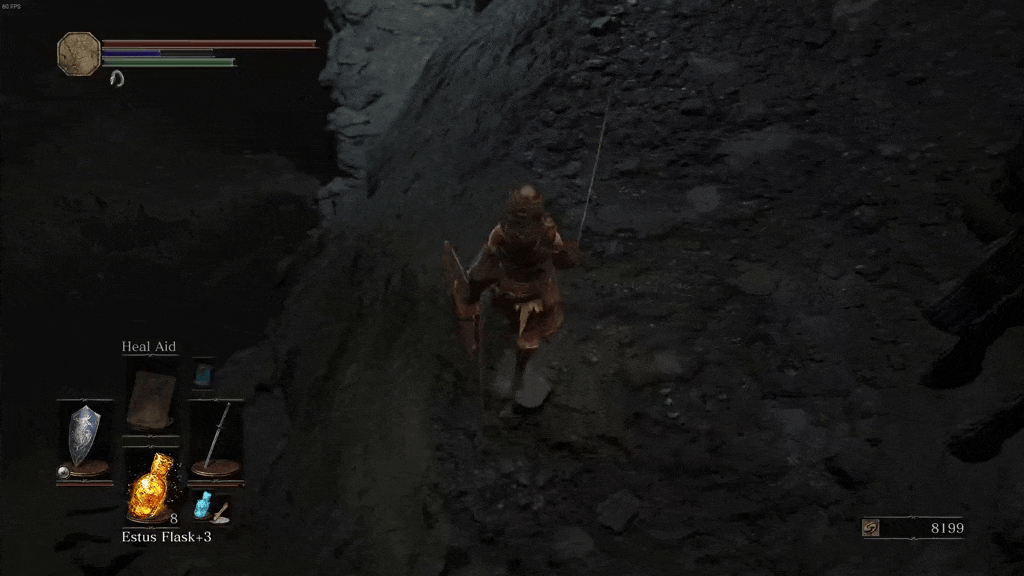
Task: Choose the right-hand sword weapon slot
Action: [x=216, y=437]
